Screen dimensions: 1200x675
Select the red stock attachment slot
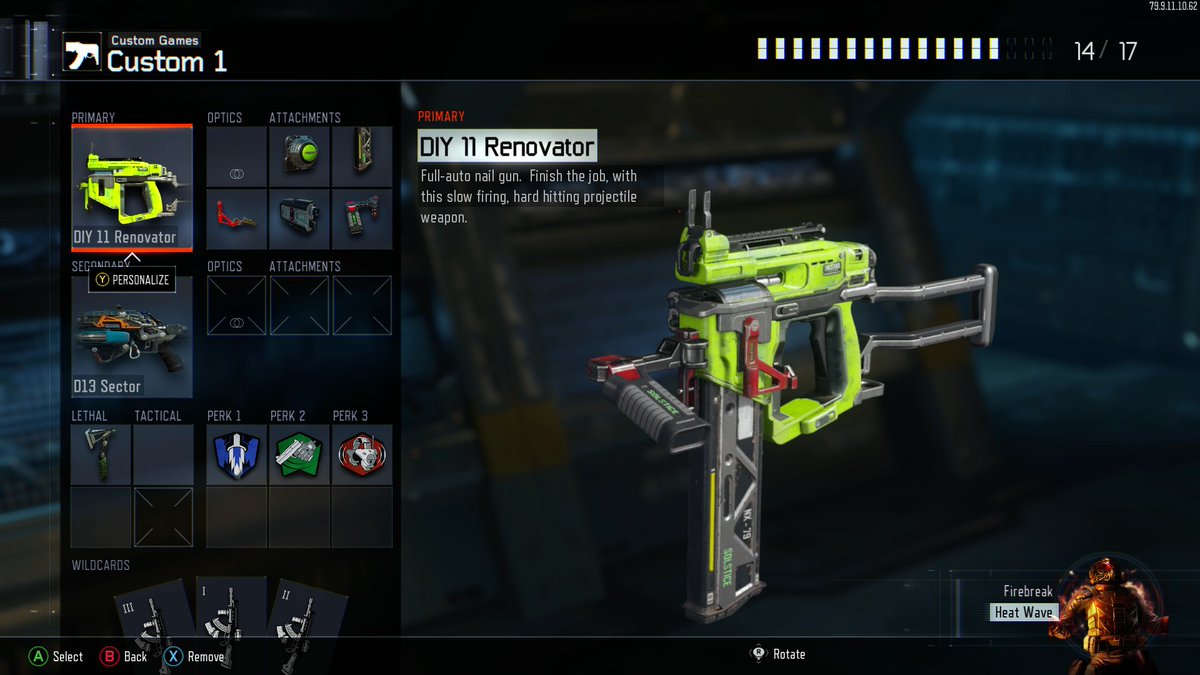click(x=237, y=219)
